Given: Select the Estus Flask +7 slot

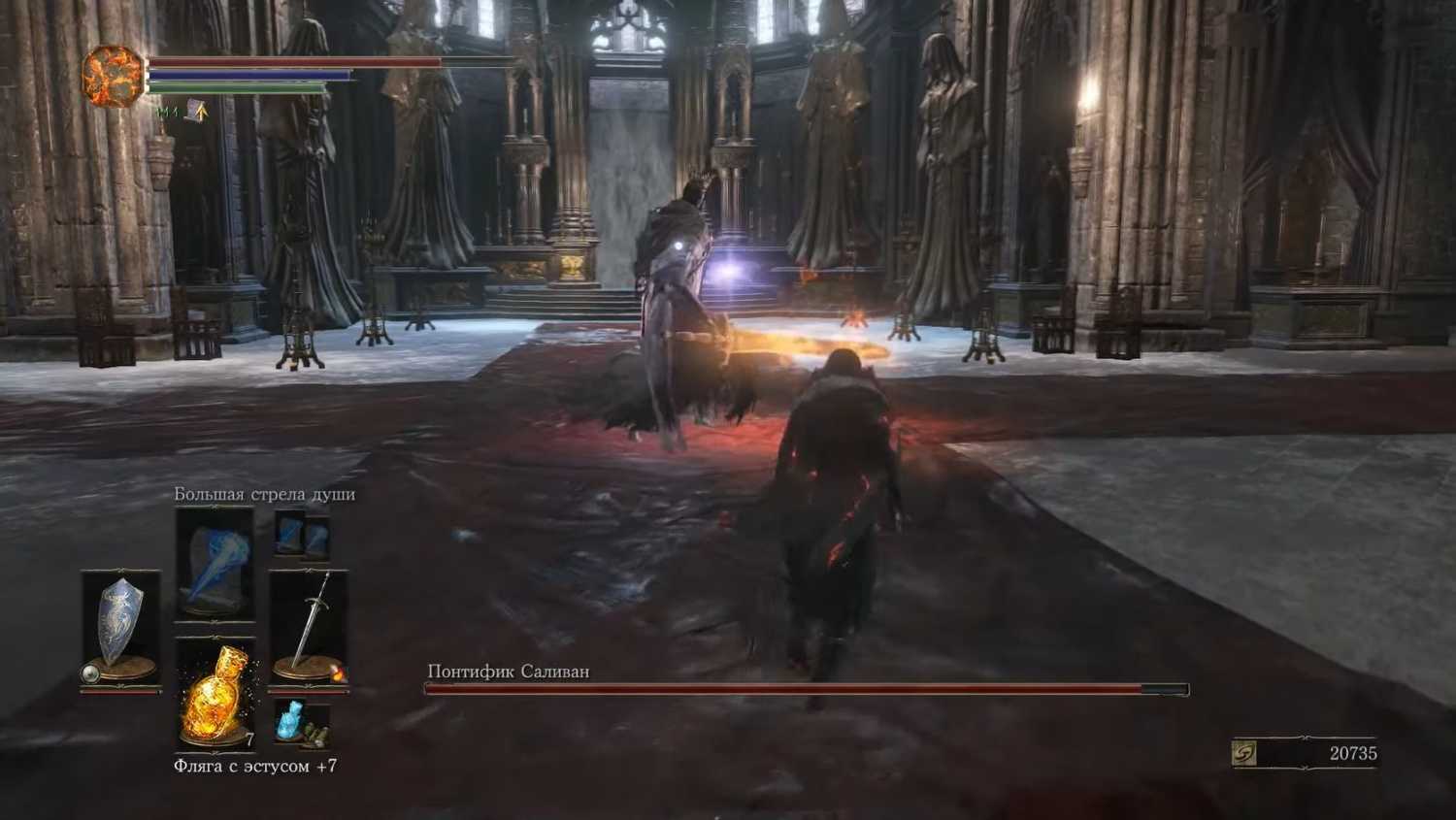Looking at the screenshot, I should tap(215, 693).
